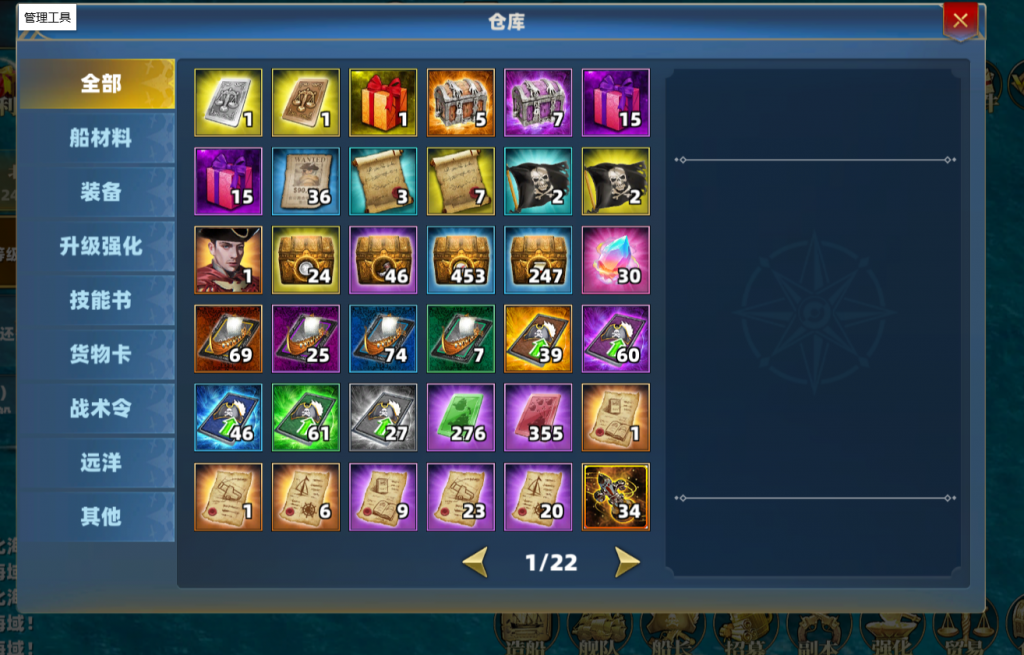
Task: Open the 远洋 tab
Action: pyautogui.click(x=99, y=462)
